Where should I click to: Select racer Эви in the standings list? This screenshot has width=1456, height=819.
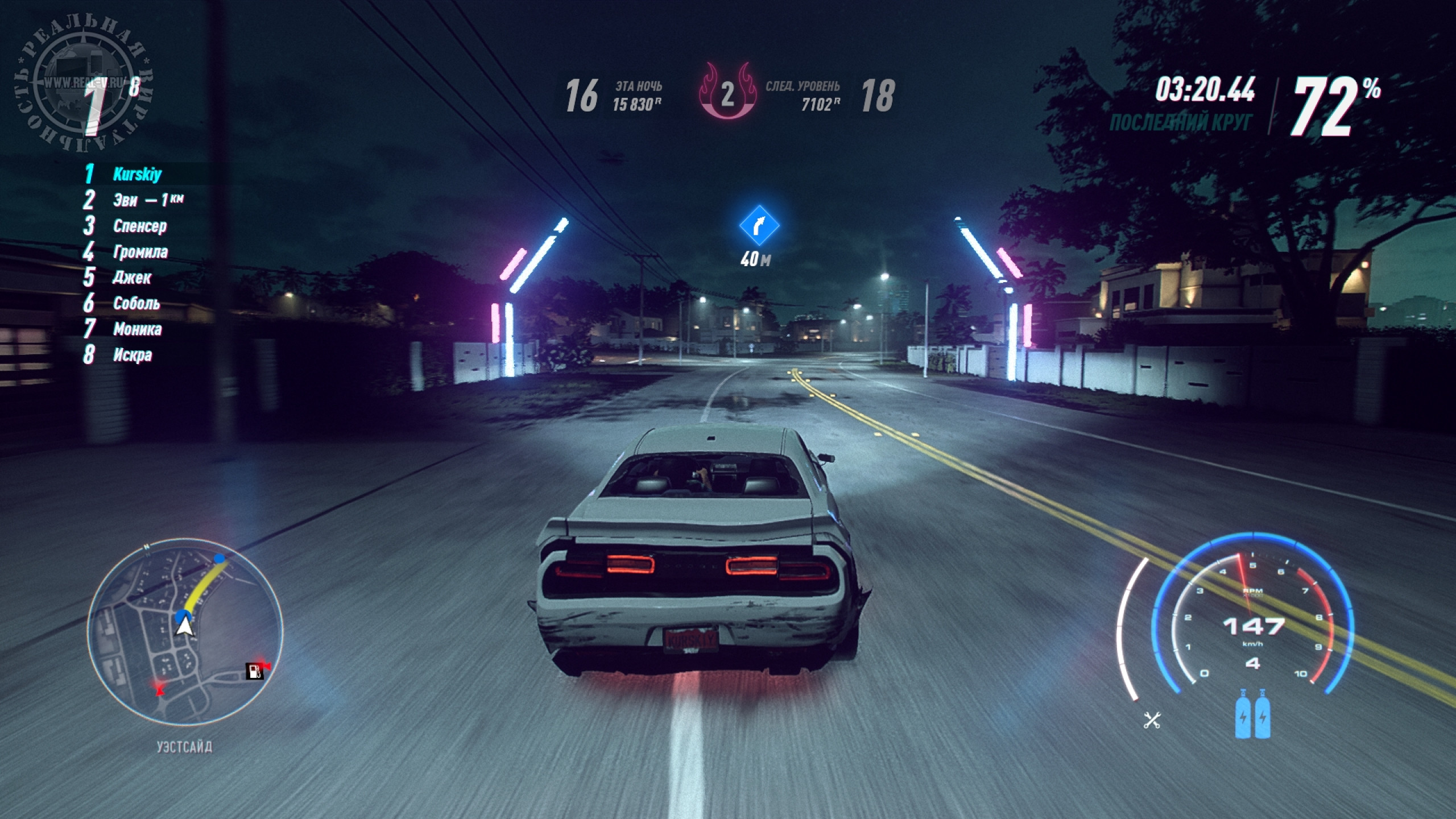(x=126, y=200)
